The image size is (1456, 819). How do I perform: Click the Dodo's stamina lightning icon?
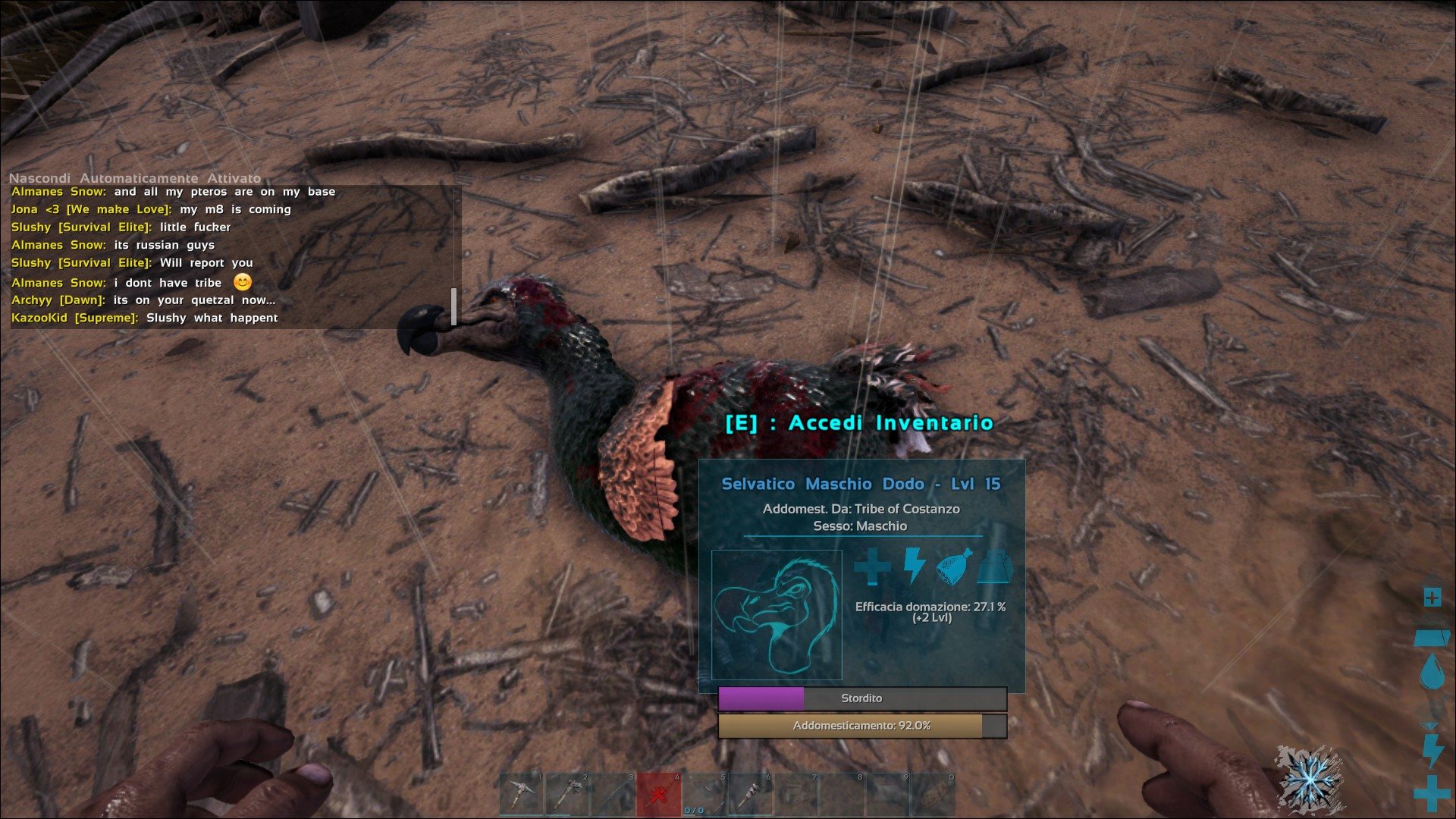coord(915,566)
